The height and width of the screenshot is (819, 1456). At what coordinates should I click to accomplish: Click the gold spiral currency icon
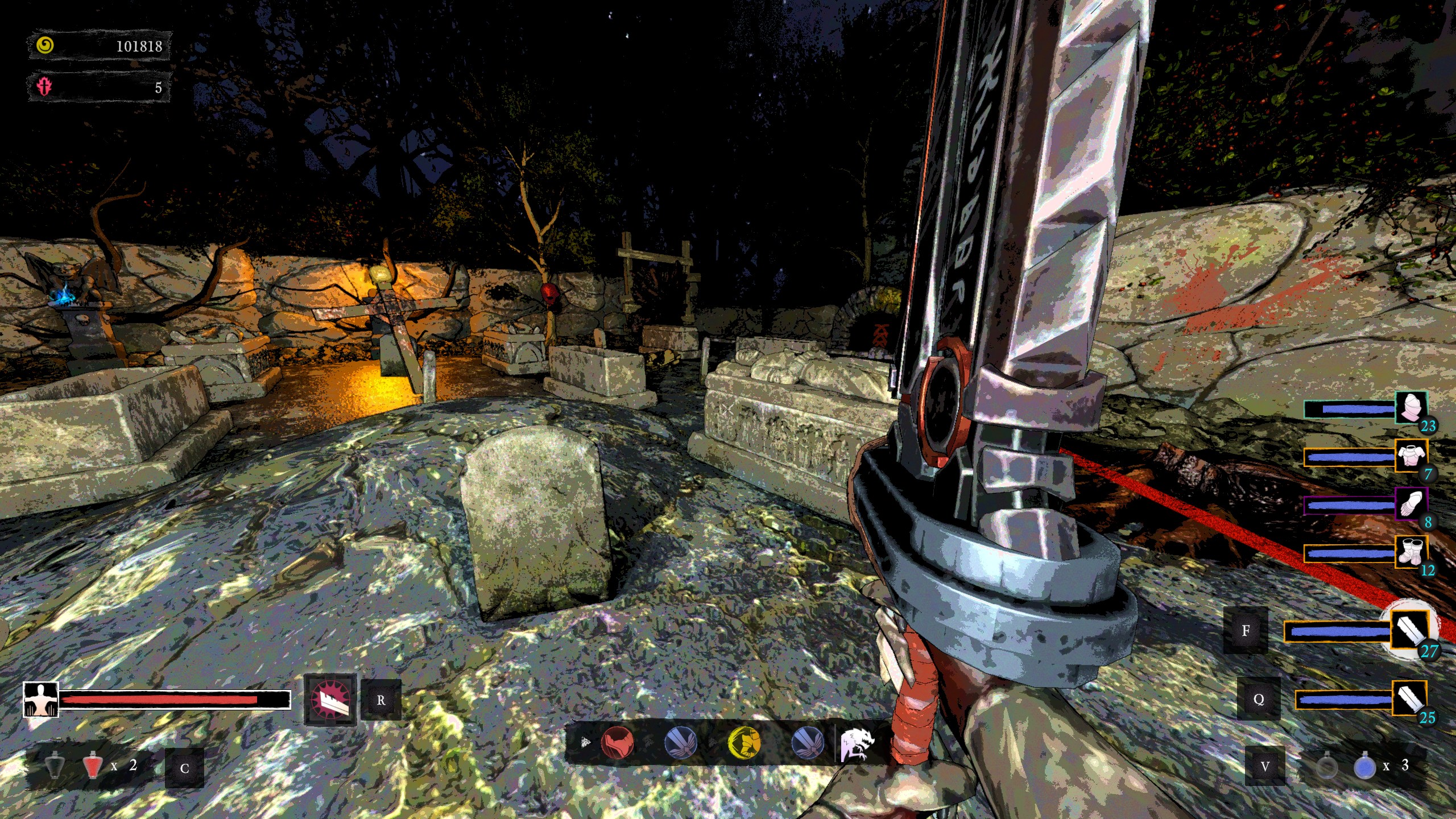click(45, 45)
